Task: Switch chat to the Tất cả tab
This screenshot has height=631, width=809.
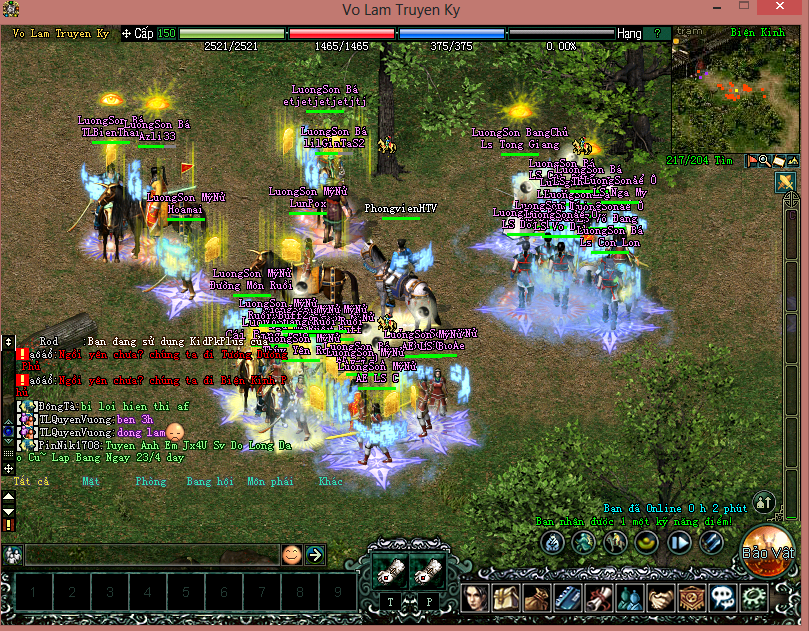Action: coord(31,481)
